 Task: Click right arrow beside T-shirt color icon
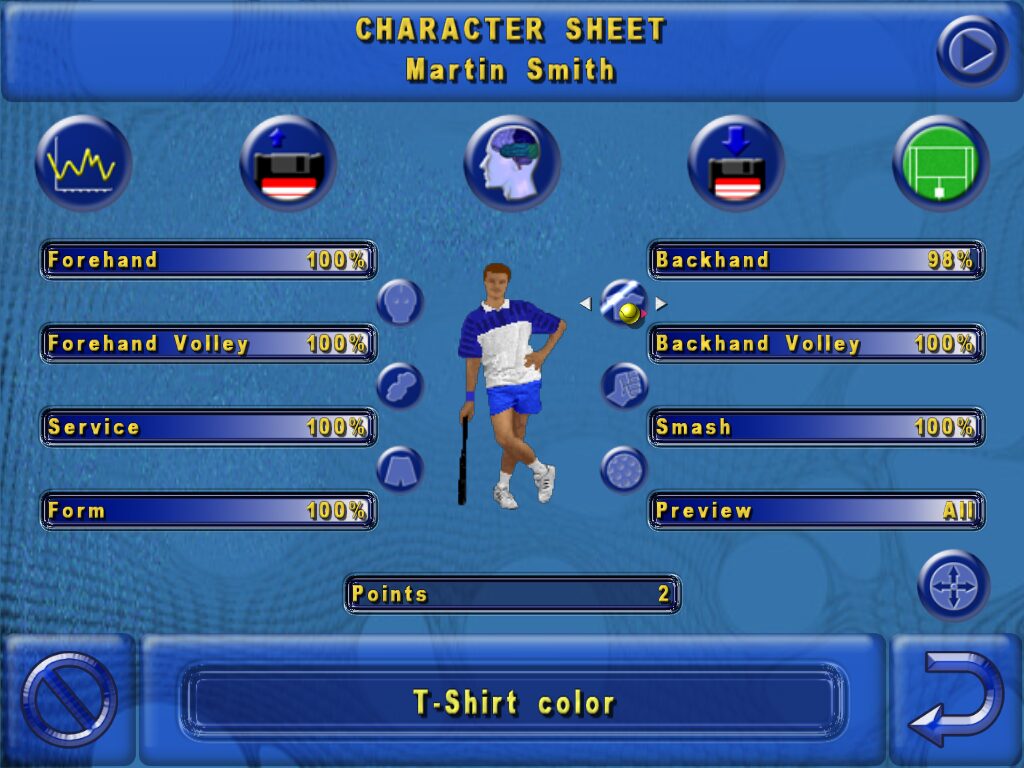(661, 303)
